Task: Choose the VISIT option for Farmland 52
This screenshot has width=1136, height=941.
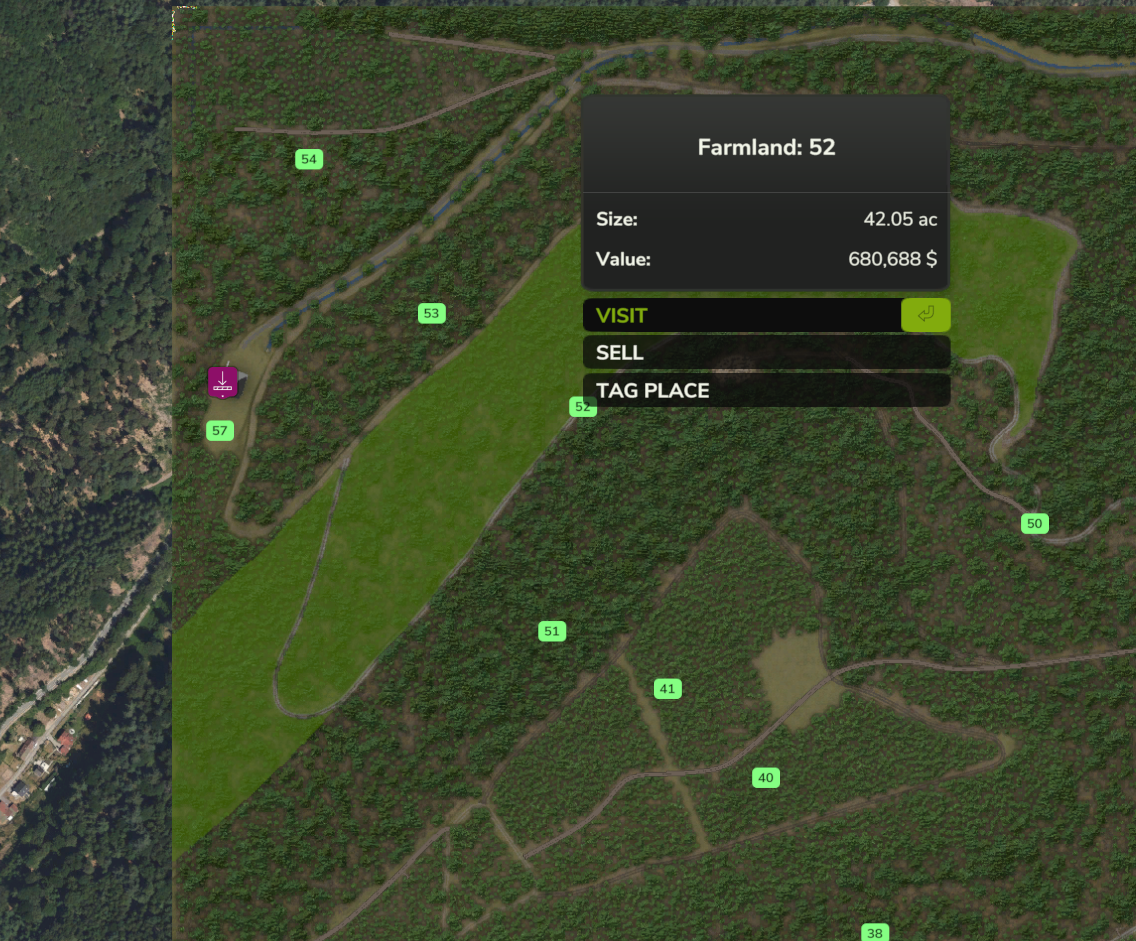Action: 742,316
